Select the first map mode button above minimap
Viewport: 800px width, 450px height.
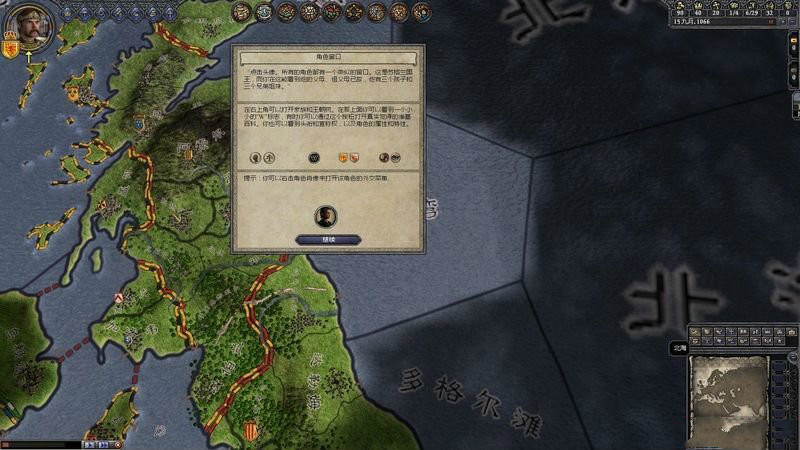pyautogui.click(x=696, y=331)
